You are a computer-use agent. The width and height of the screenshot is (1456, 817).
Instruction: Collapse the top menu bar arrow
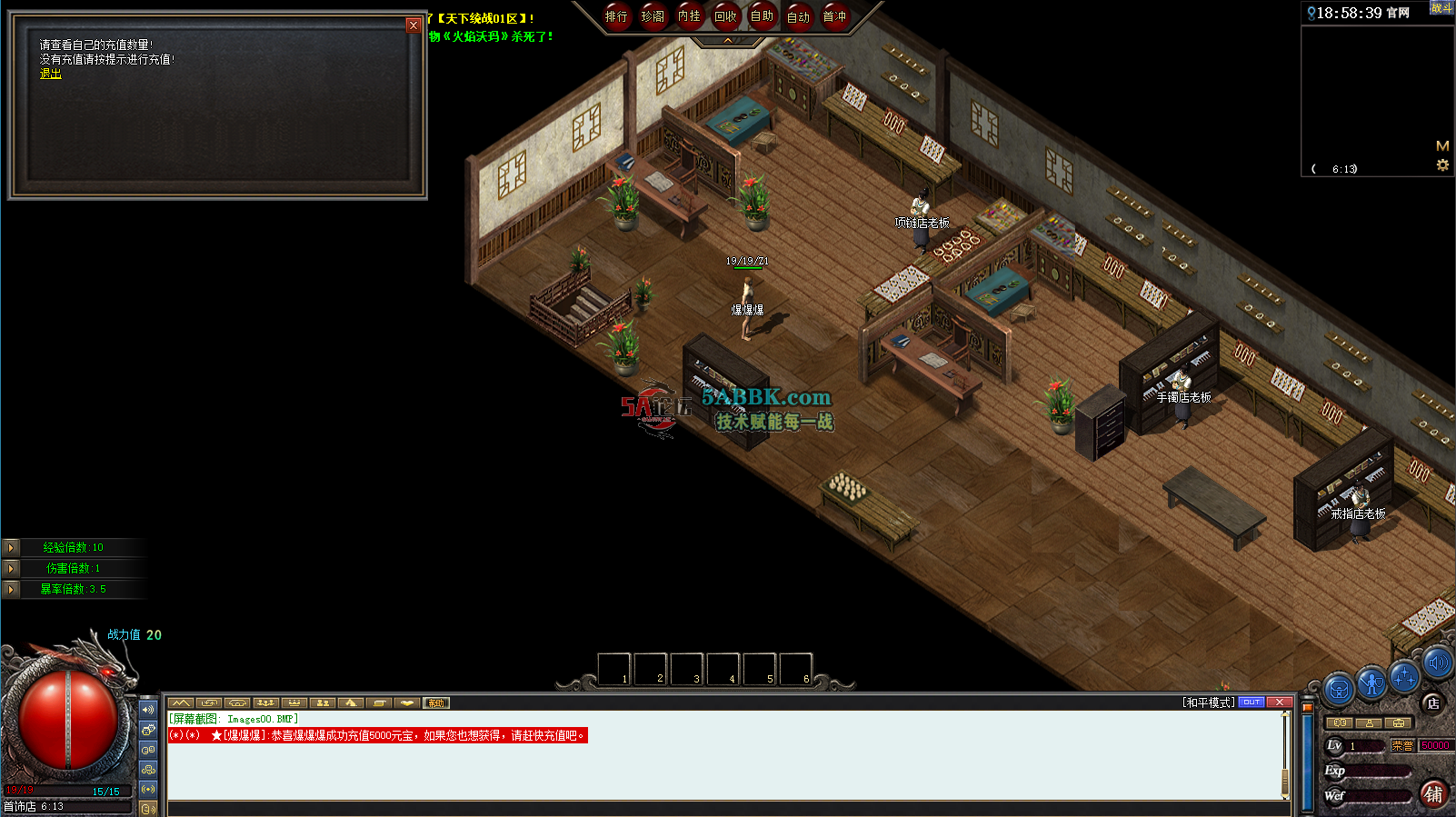pos(727,41)
